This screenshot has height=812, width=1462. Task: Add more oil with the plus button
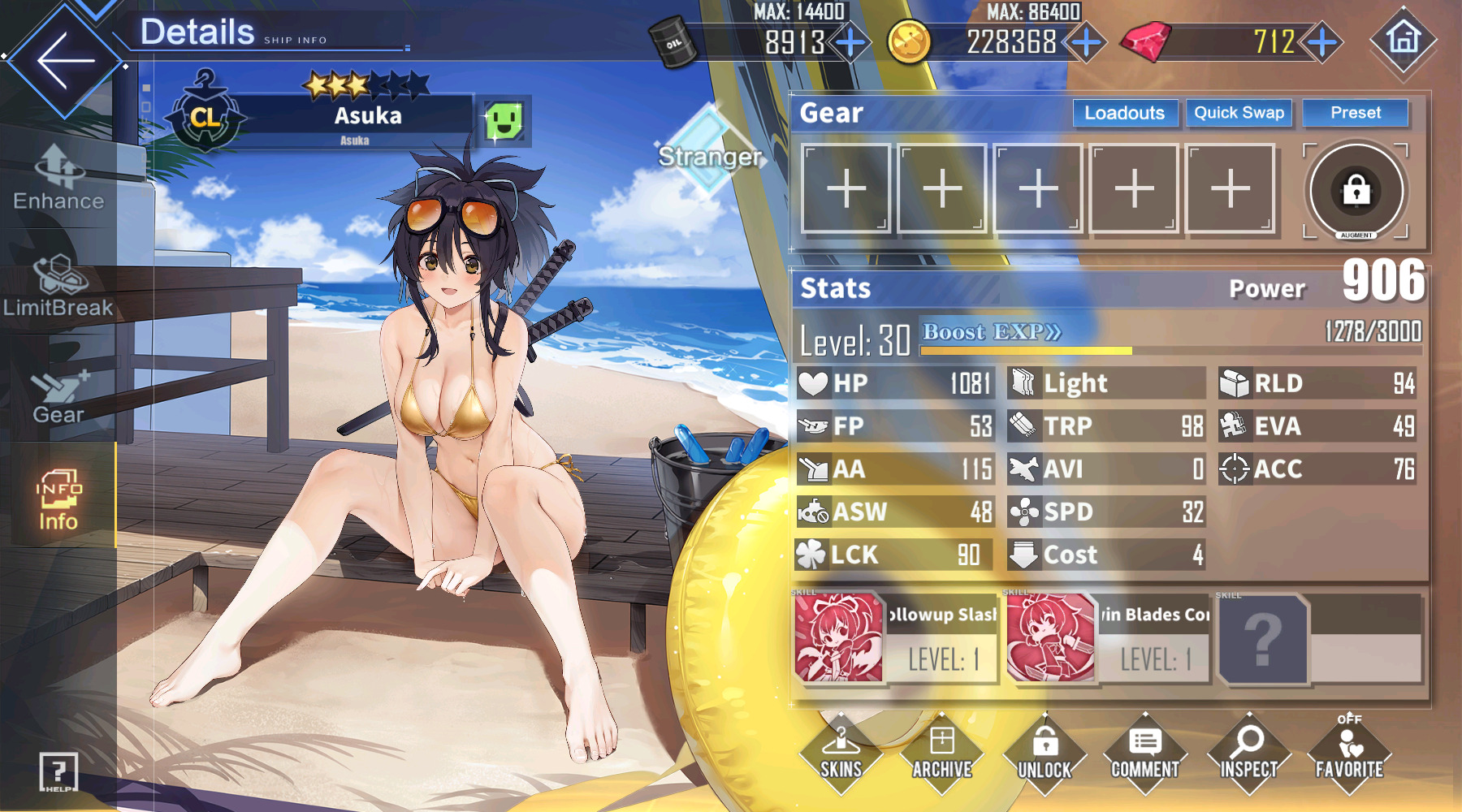(x=850, y=42)
